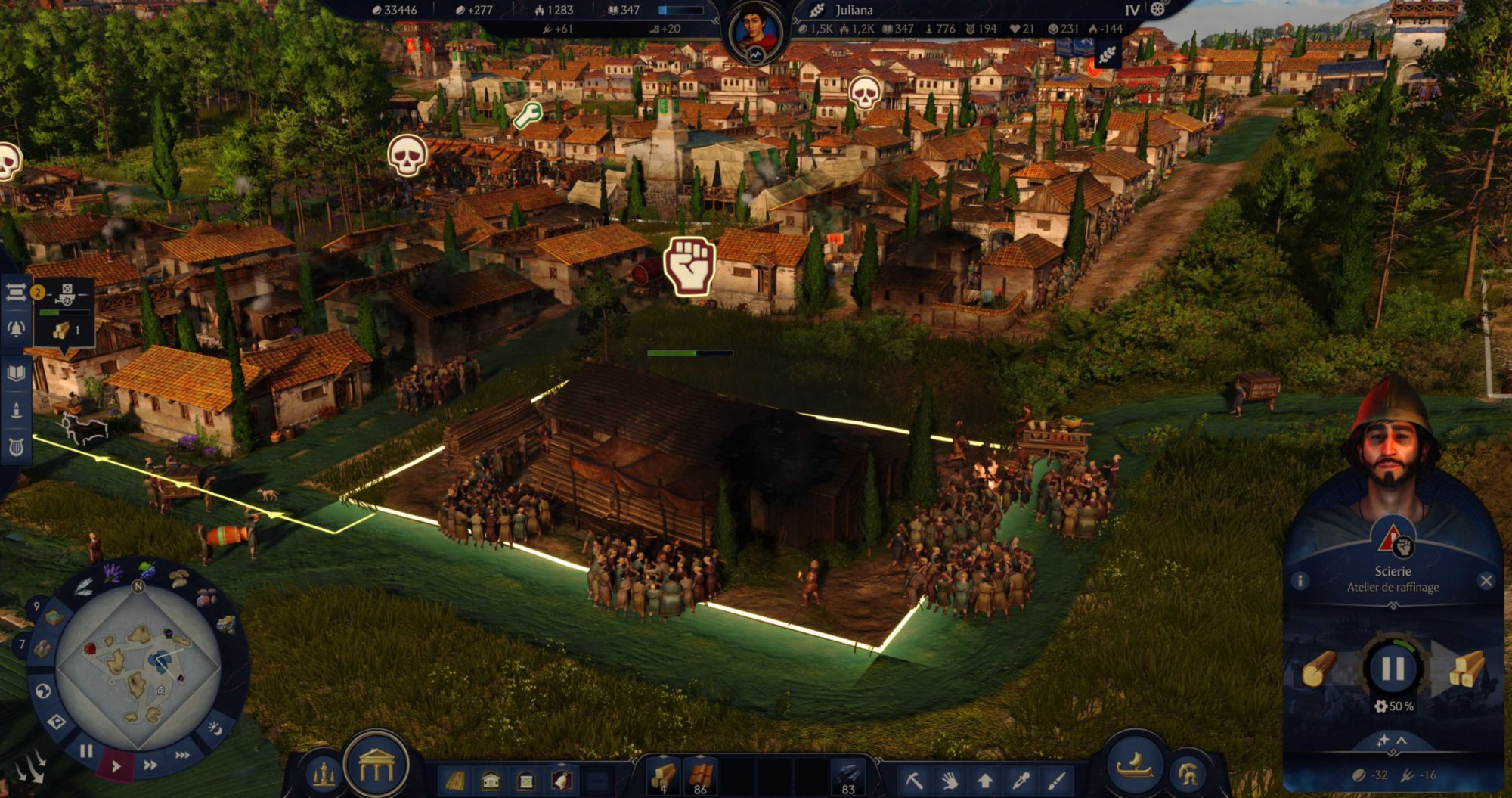
Task: Open the settings gear in top bar
Action: click(x=1157, y=10)
